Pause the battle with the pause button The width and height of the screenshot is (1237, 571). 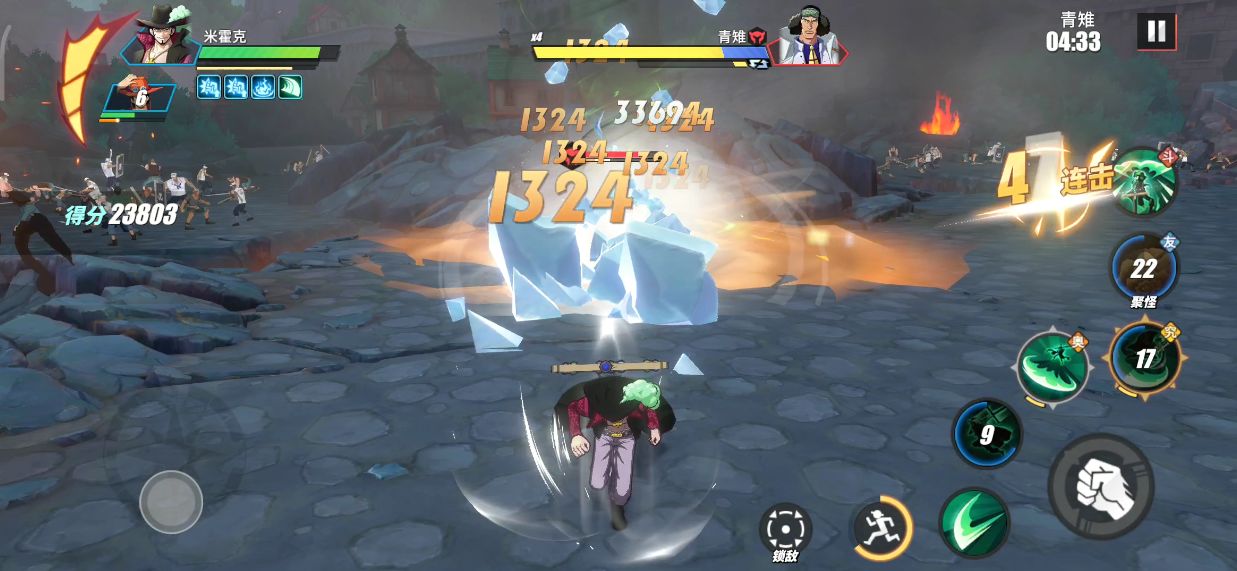tap(1156, 31)
